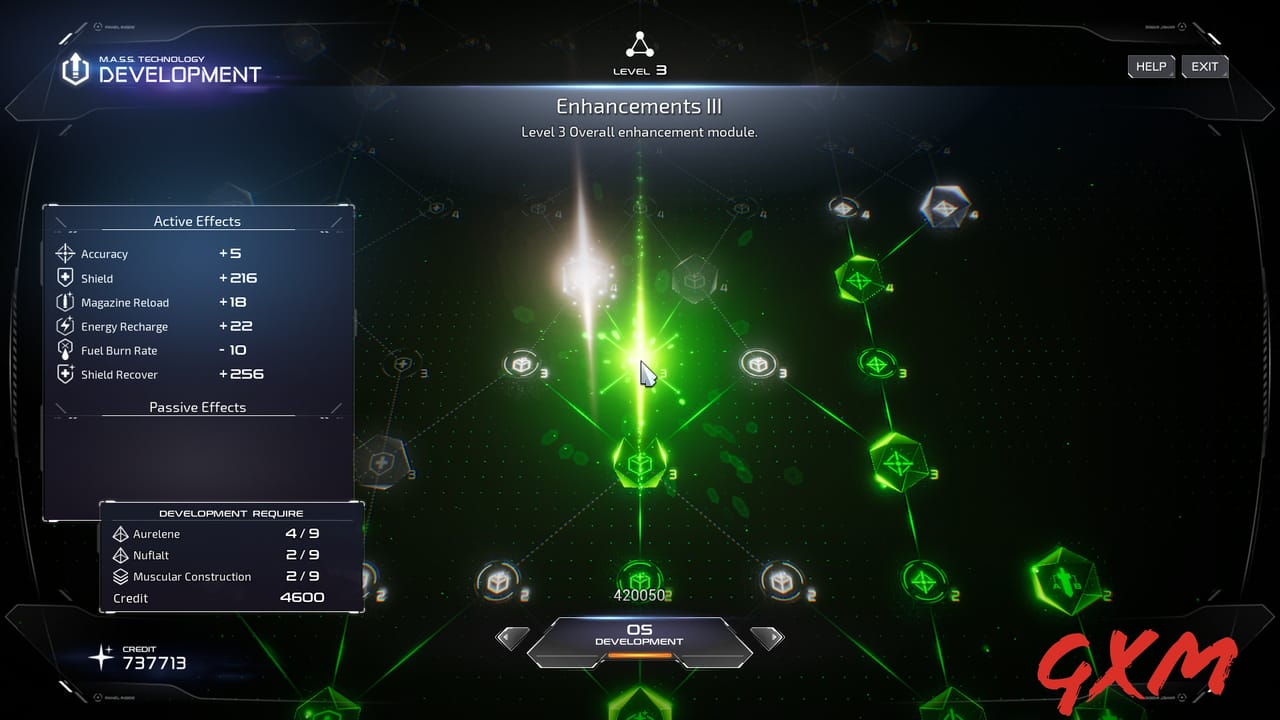Select the glowing green cube node below the cursor
This screenshot has height=720, width=1280.
(640, 462)
